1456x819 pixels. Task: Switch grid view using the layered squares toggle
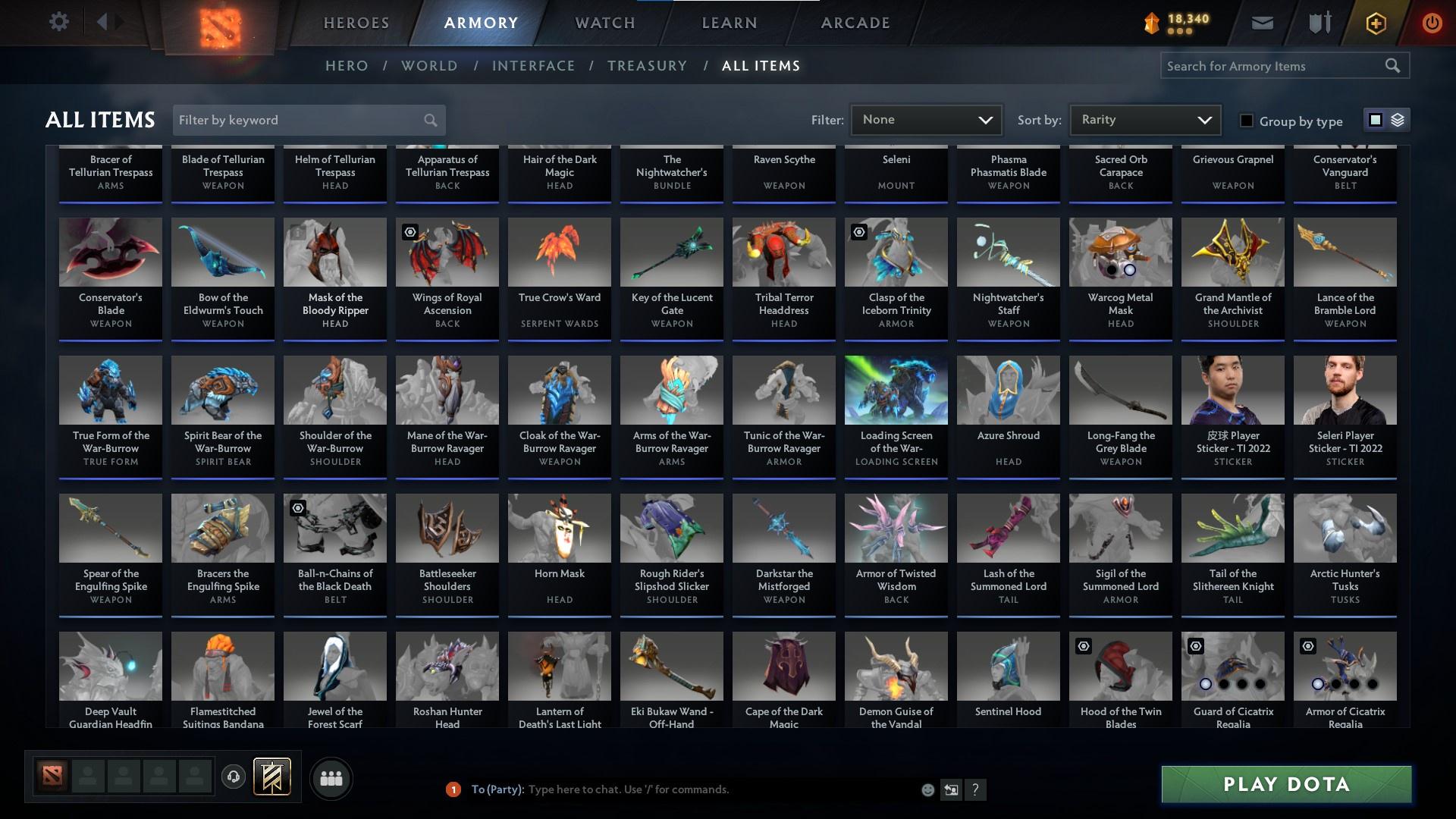point(1396,120)
